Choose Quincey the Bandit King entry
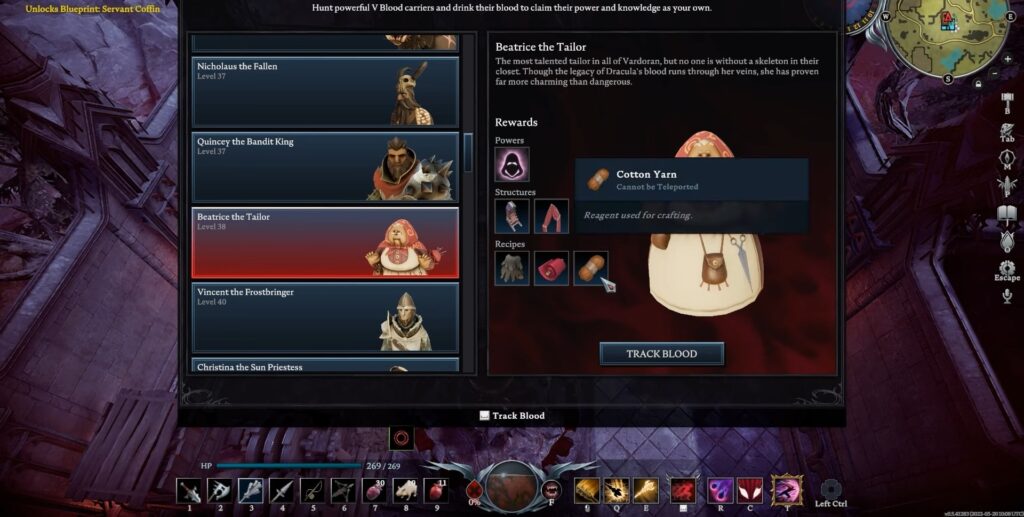 (x=325, y=166)
